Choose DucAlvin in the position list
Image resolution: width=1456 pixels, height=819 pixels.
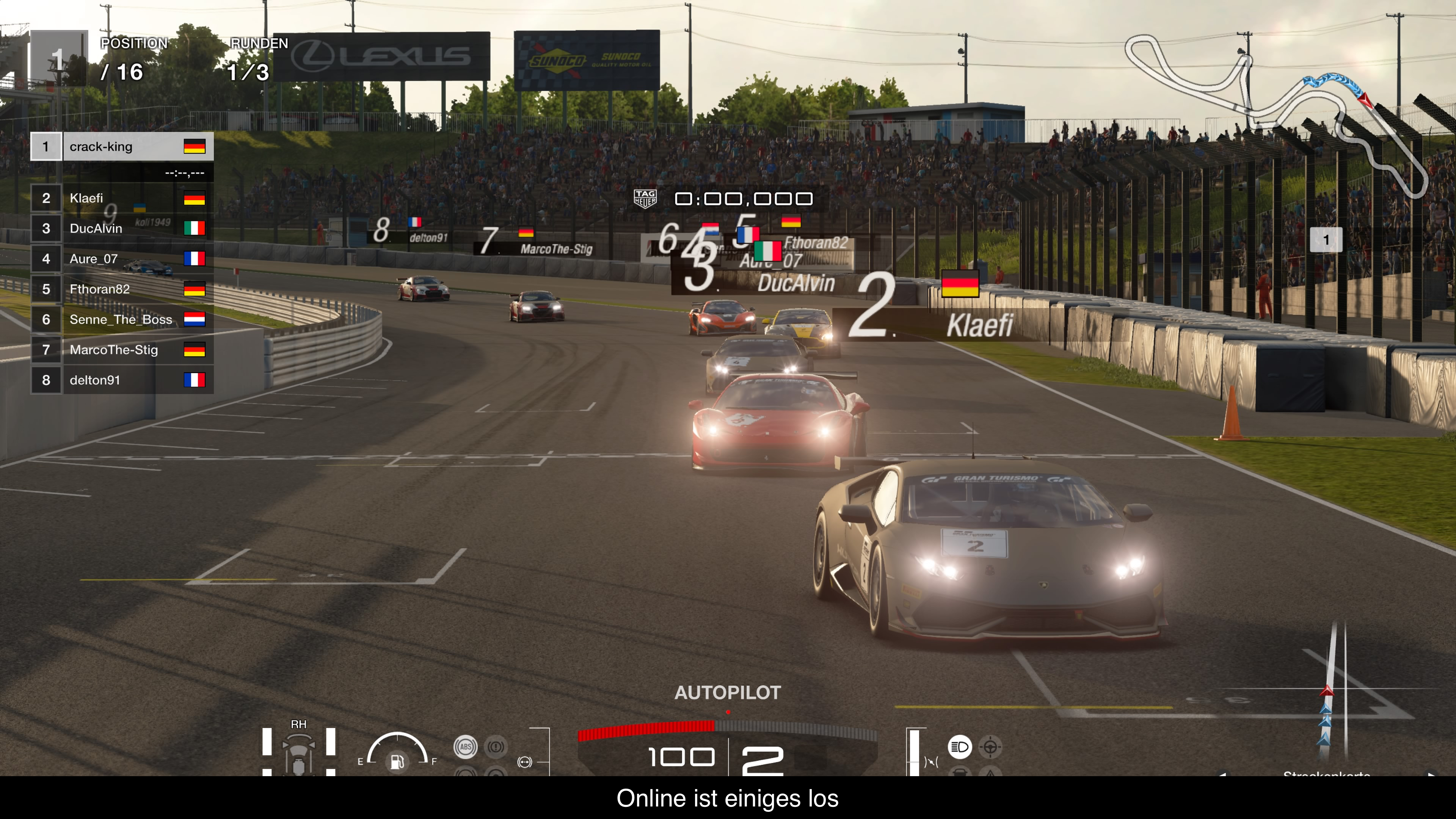121,228
